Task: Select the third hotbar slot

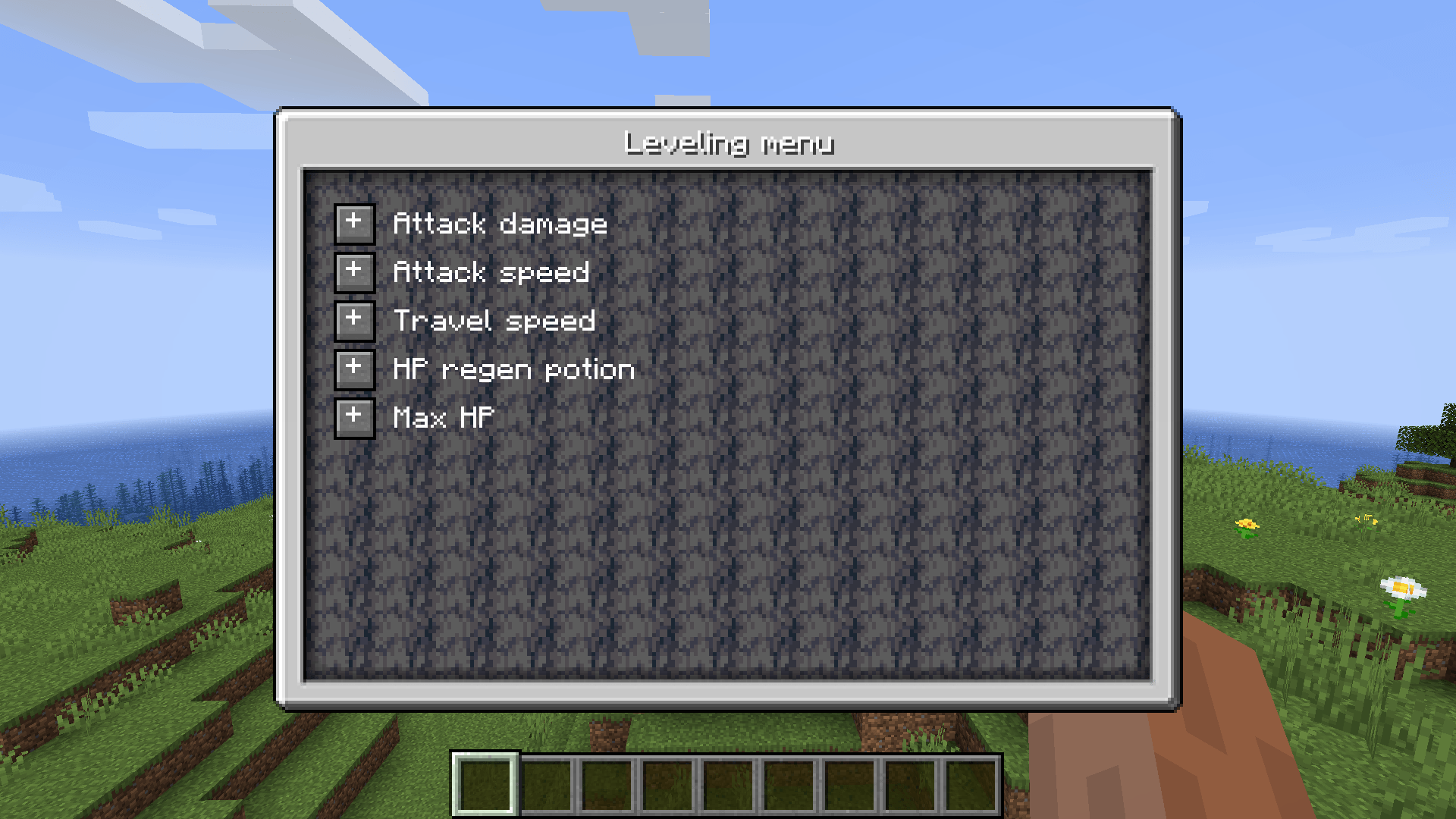Action: [607, 786]
